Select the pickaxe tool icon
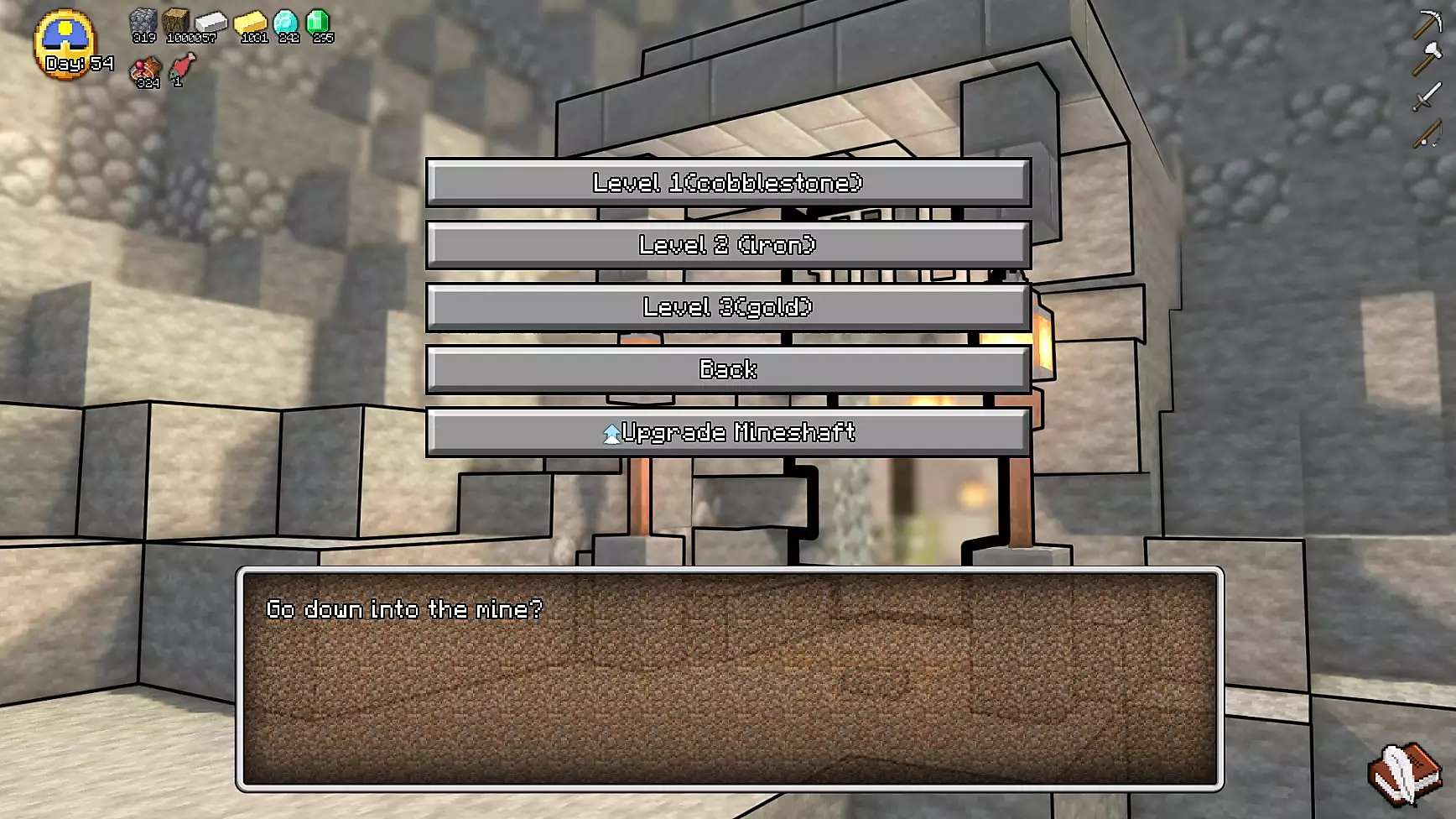Screen dimensions: 1456x819 click(1427, 24)
